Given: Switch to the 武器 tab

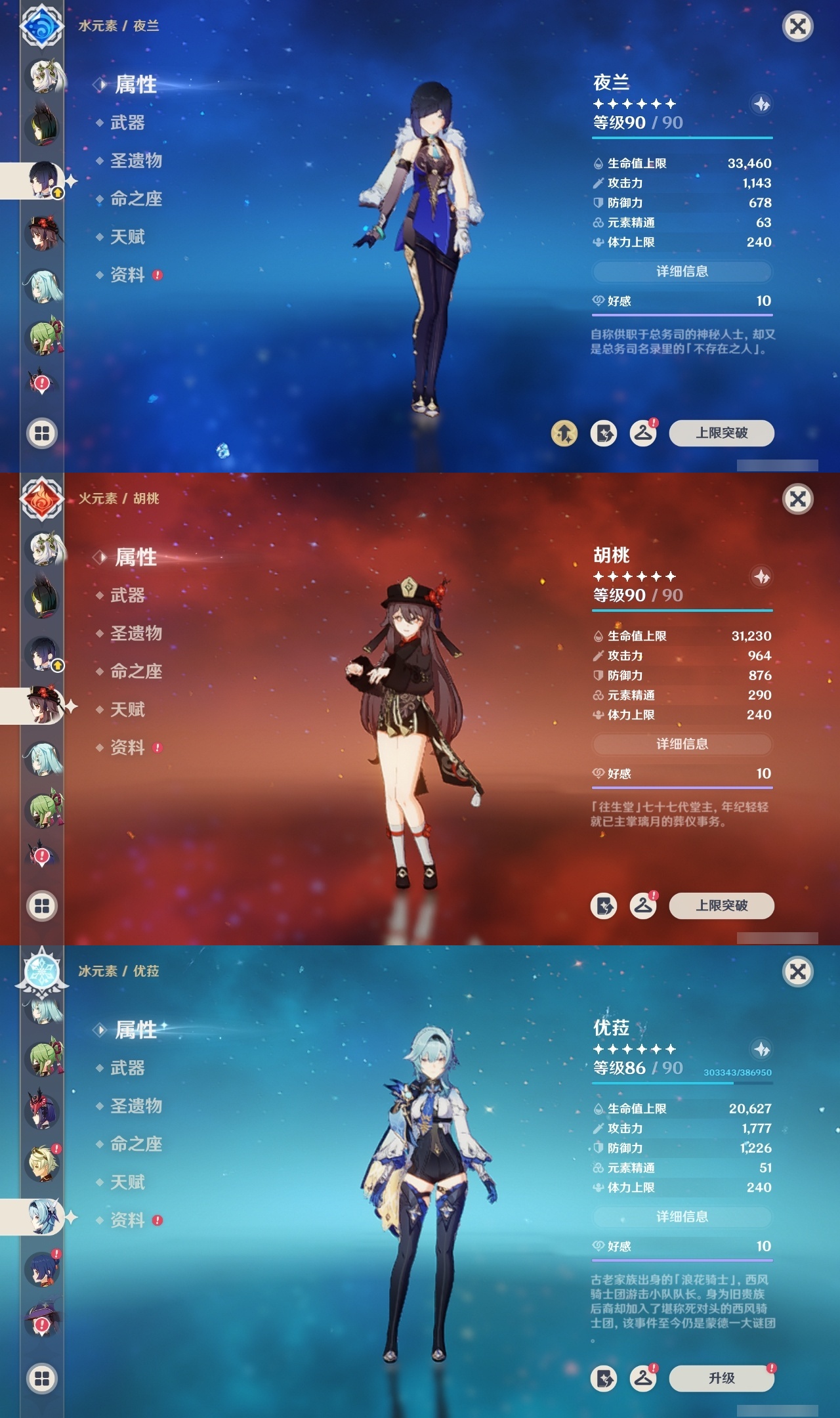Looking at the screenshot, I should 129,123.
